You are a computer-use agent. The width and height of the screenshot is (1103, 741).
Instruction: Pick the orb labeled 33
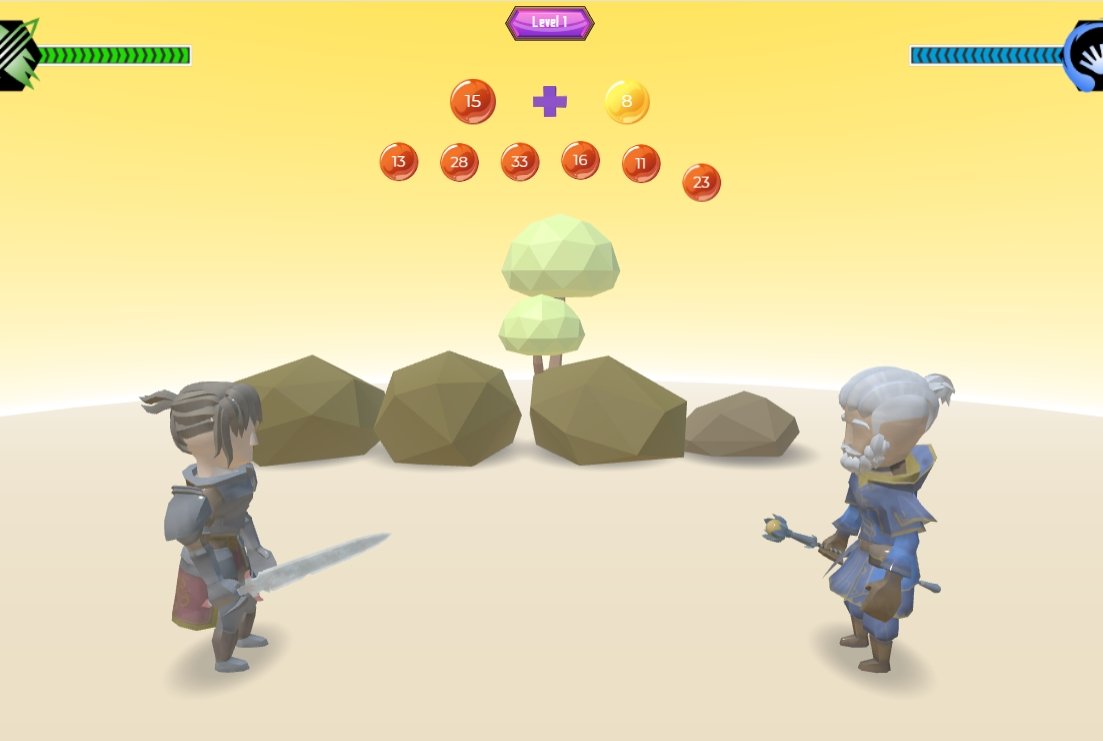(520, 162)
